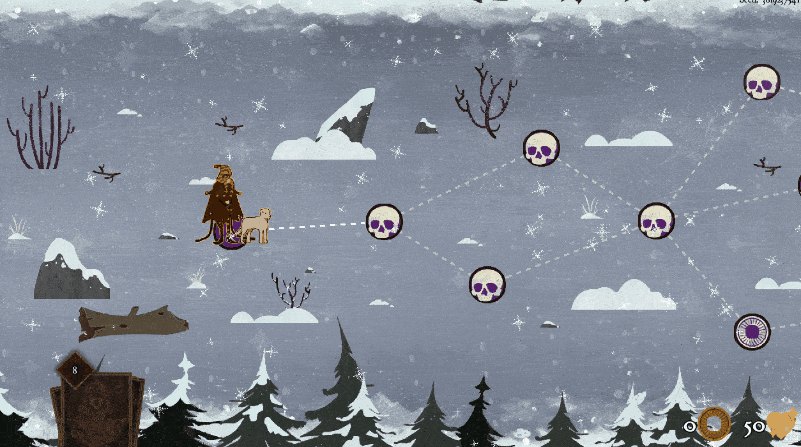
Task: Select the purple wheel map node
Action: [x=752, y=331]
